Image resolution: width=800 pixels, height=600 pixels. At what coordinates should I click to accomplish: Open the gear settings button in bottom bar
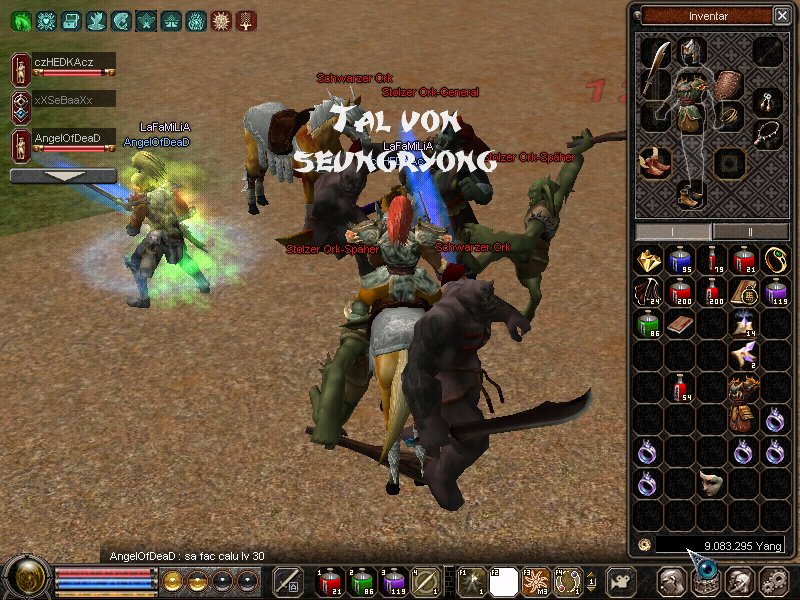coord(774,581)
